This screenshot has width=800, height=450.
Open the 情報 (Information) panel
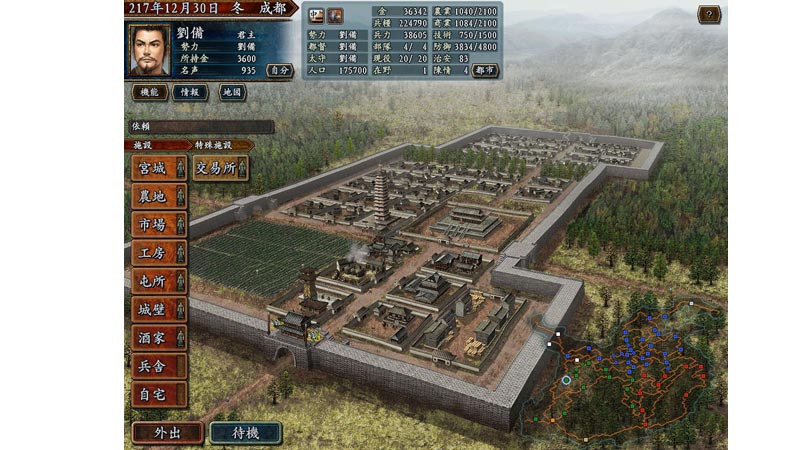190,92
